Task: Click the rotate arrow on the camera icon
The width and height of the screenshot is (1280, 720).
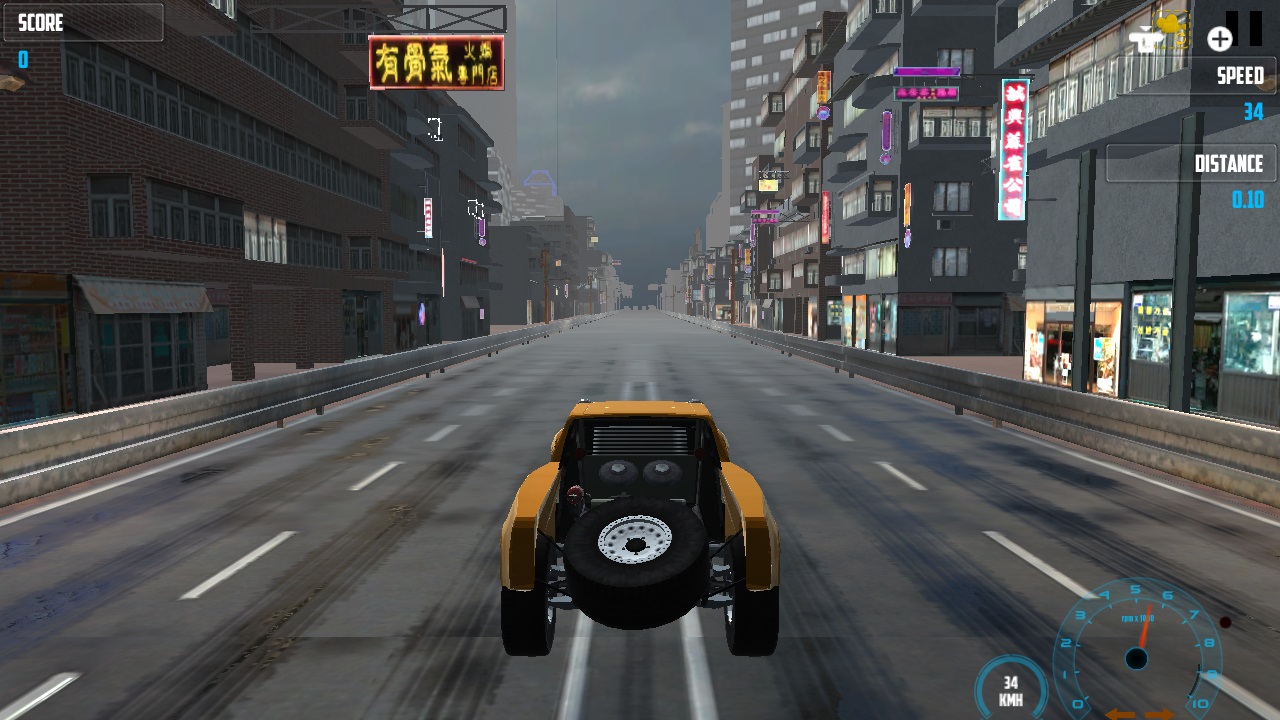Action: (1181, 40)
